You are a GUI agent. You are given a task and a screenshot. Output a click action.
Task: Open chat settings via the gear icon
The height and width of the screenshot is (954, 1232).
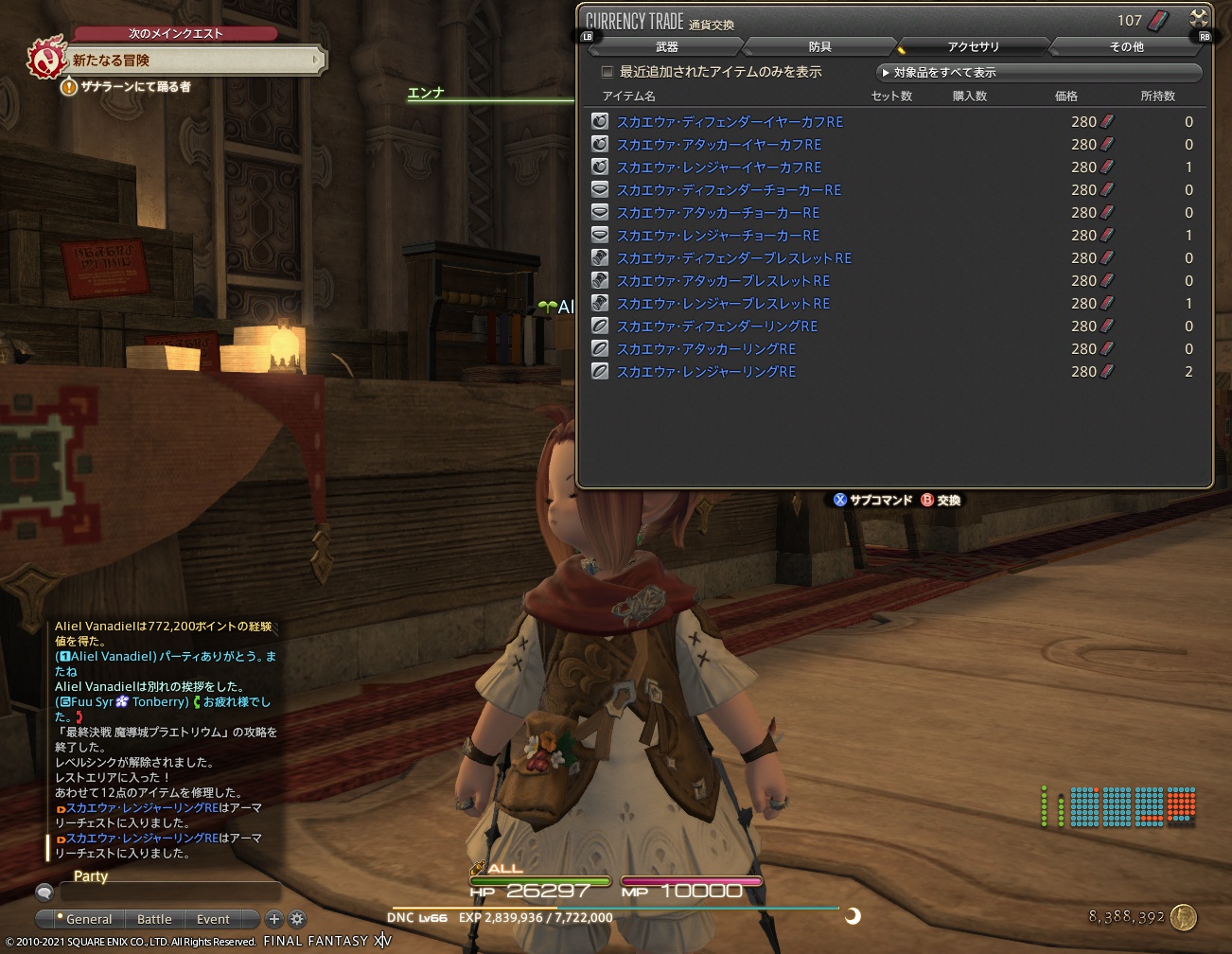tap(296, 919)
